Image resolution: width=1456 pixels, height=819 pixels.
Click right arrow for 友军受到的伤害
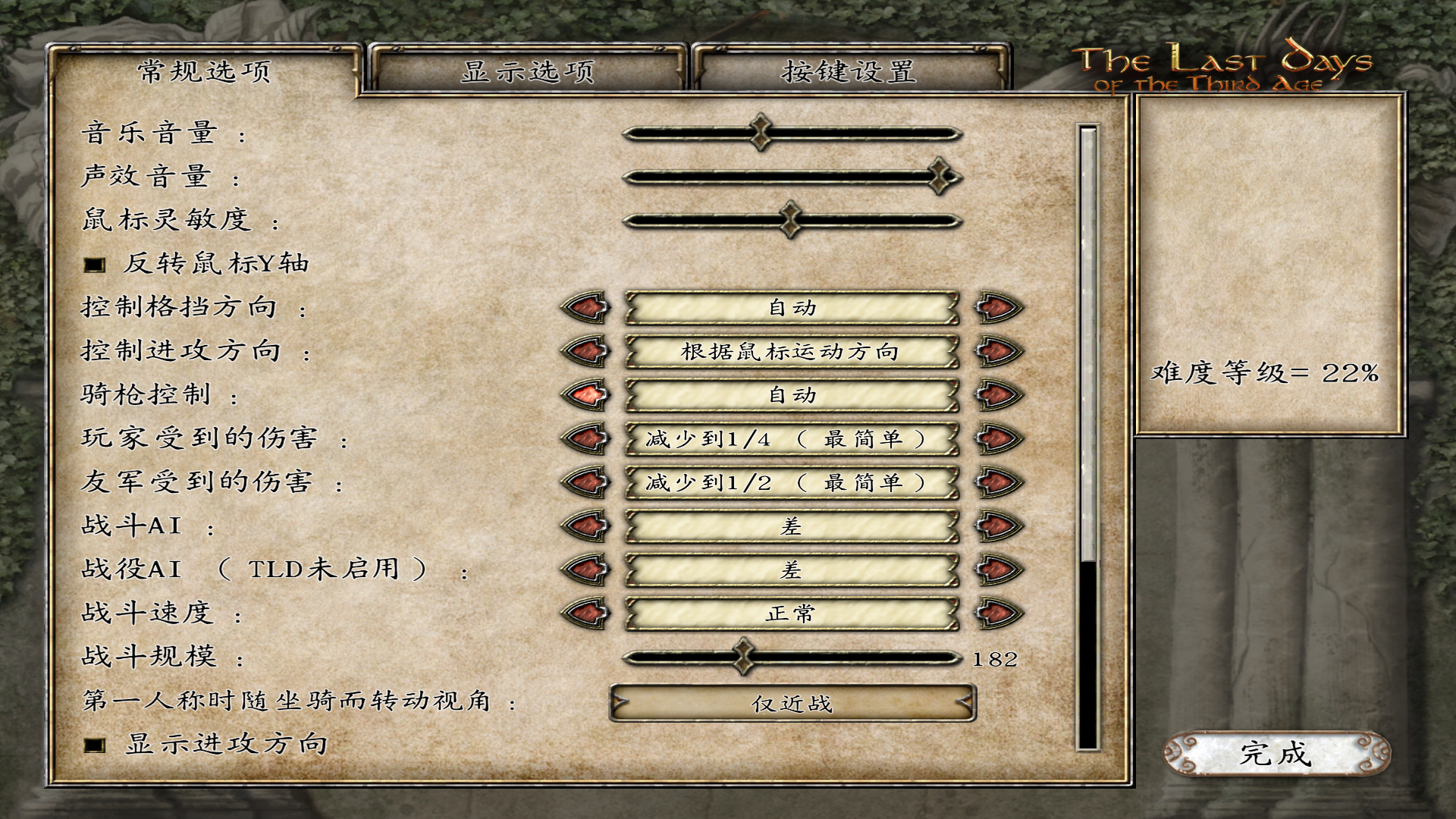[x=998, y=482]
